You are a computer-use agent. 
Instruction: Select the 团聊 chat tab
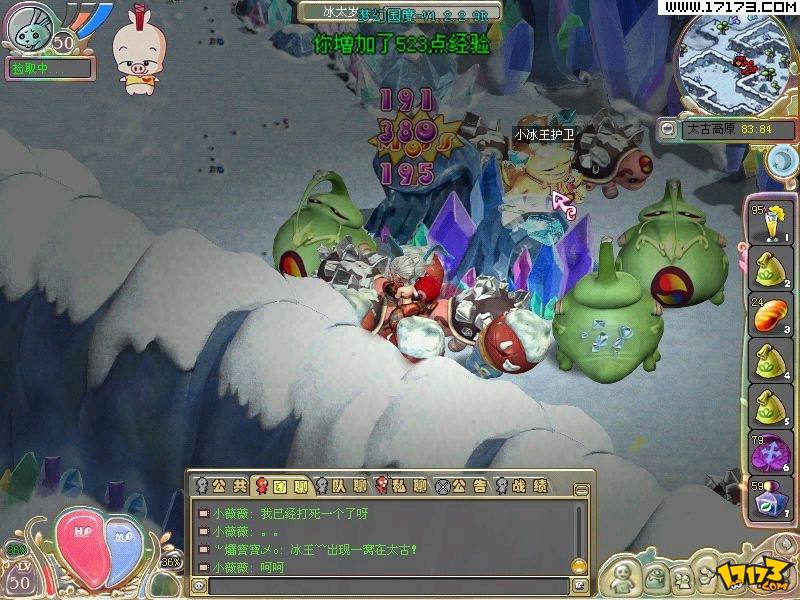coord(283,486)
